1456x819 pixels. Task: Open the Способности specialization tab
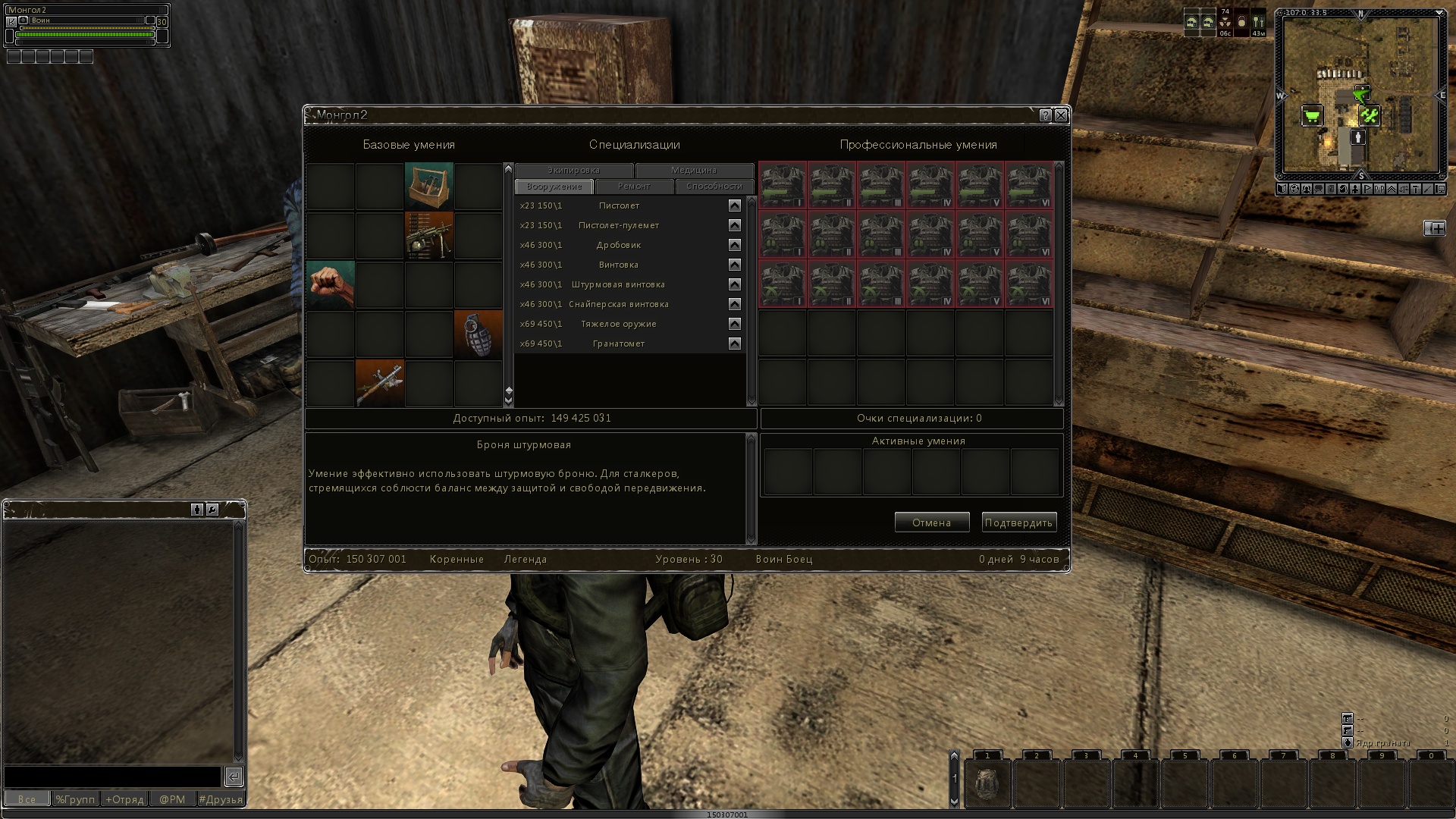click(714, 187)
